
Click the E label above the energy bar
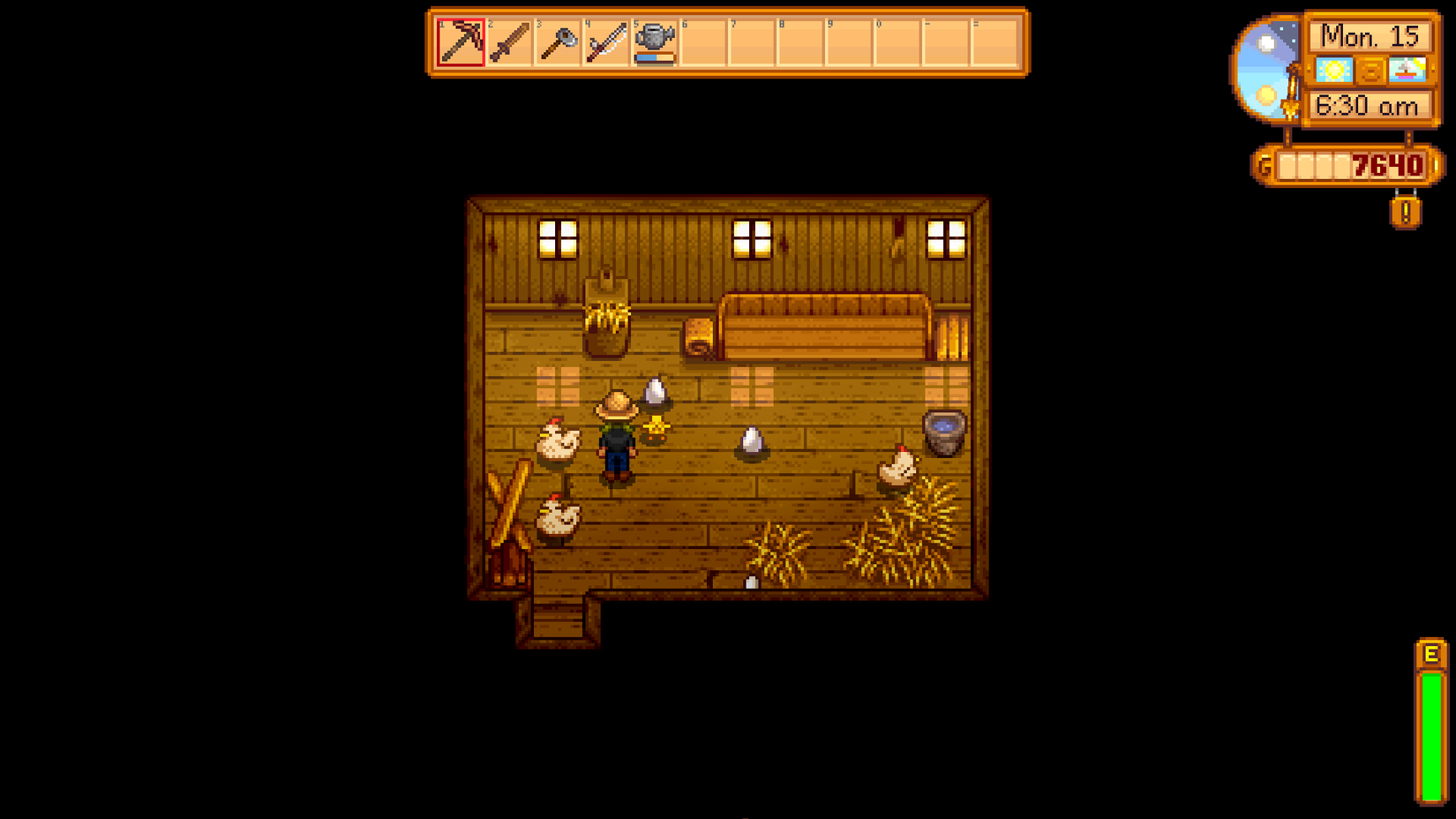(x=1430, y=655)
